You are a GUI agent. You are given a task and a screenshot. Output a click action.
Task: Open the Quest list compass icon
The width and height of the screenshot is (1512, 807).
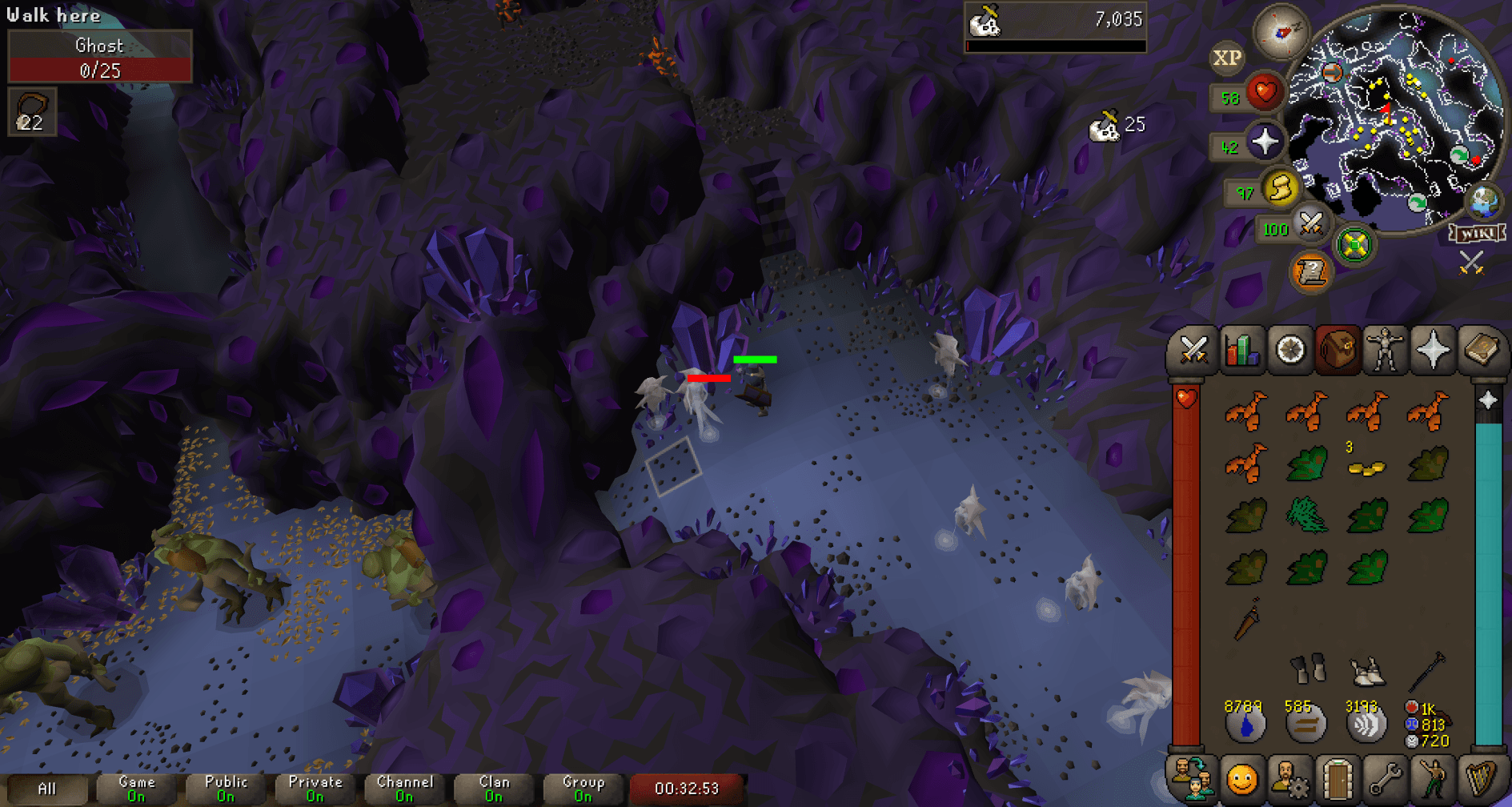tap(1290, 350)
